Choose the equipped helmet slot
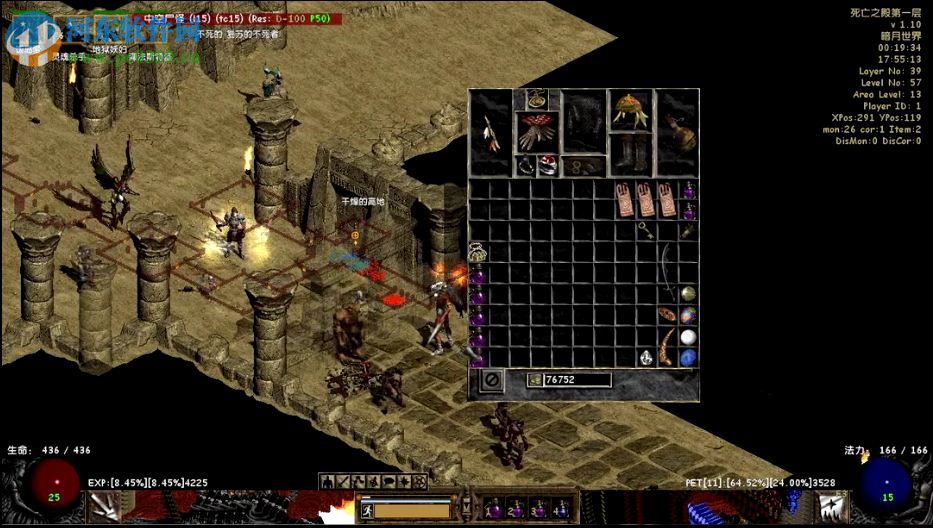This screenshot has height=528, width=933. [x=630, y=108]
